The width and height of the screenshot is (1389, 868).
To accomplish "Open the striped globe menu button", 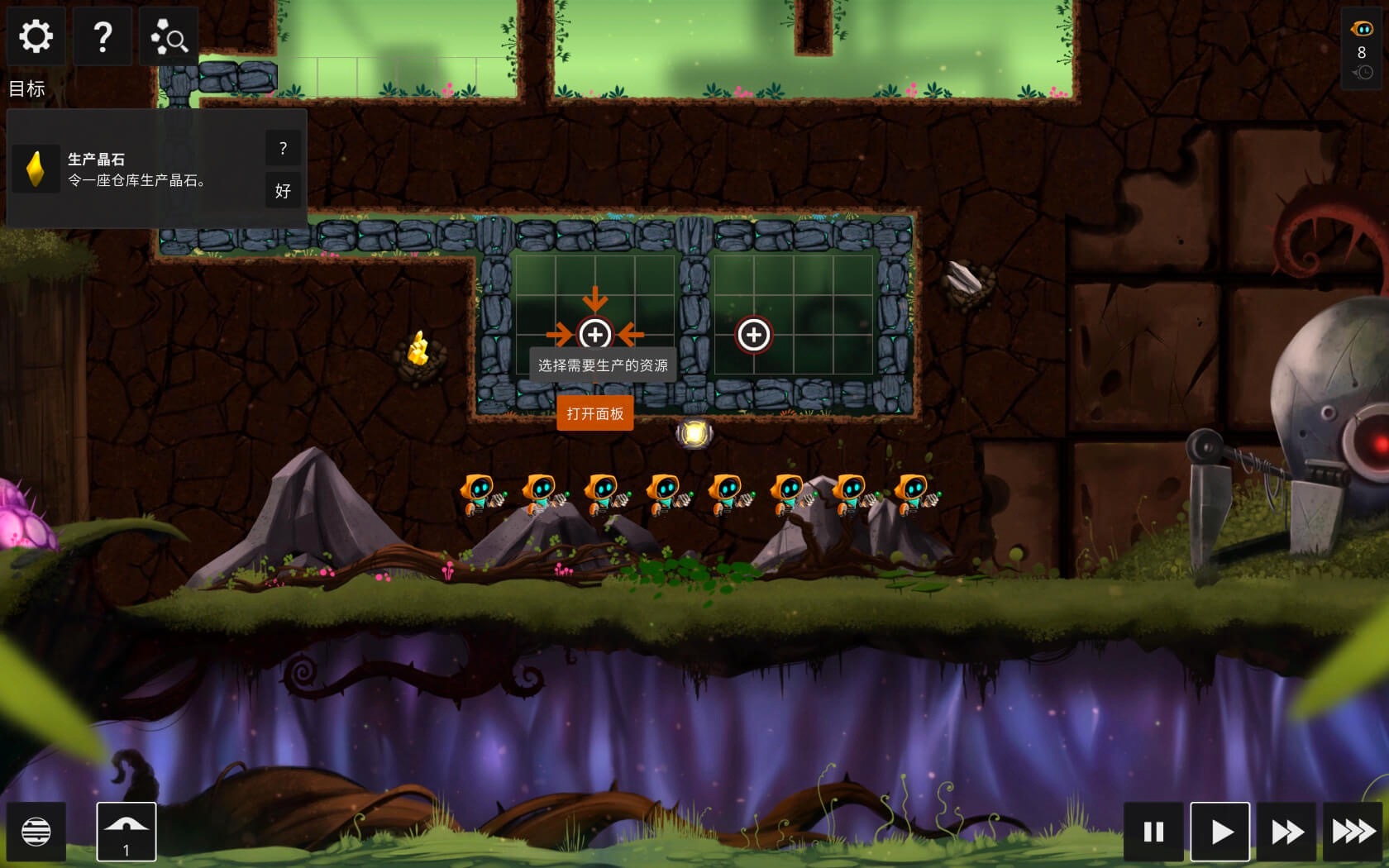I will pyautogui.click(x=36, y=832).
